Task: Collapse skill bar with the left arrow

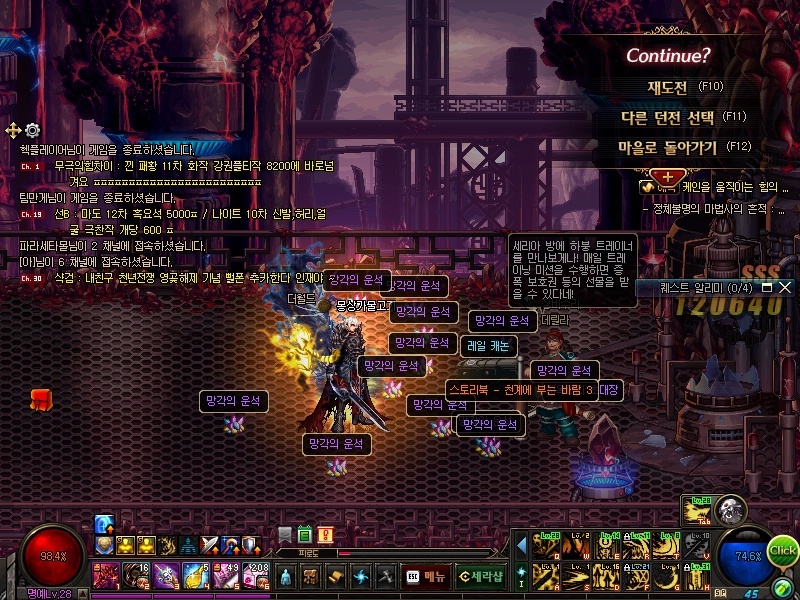Action: tap(521, 546)
